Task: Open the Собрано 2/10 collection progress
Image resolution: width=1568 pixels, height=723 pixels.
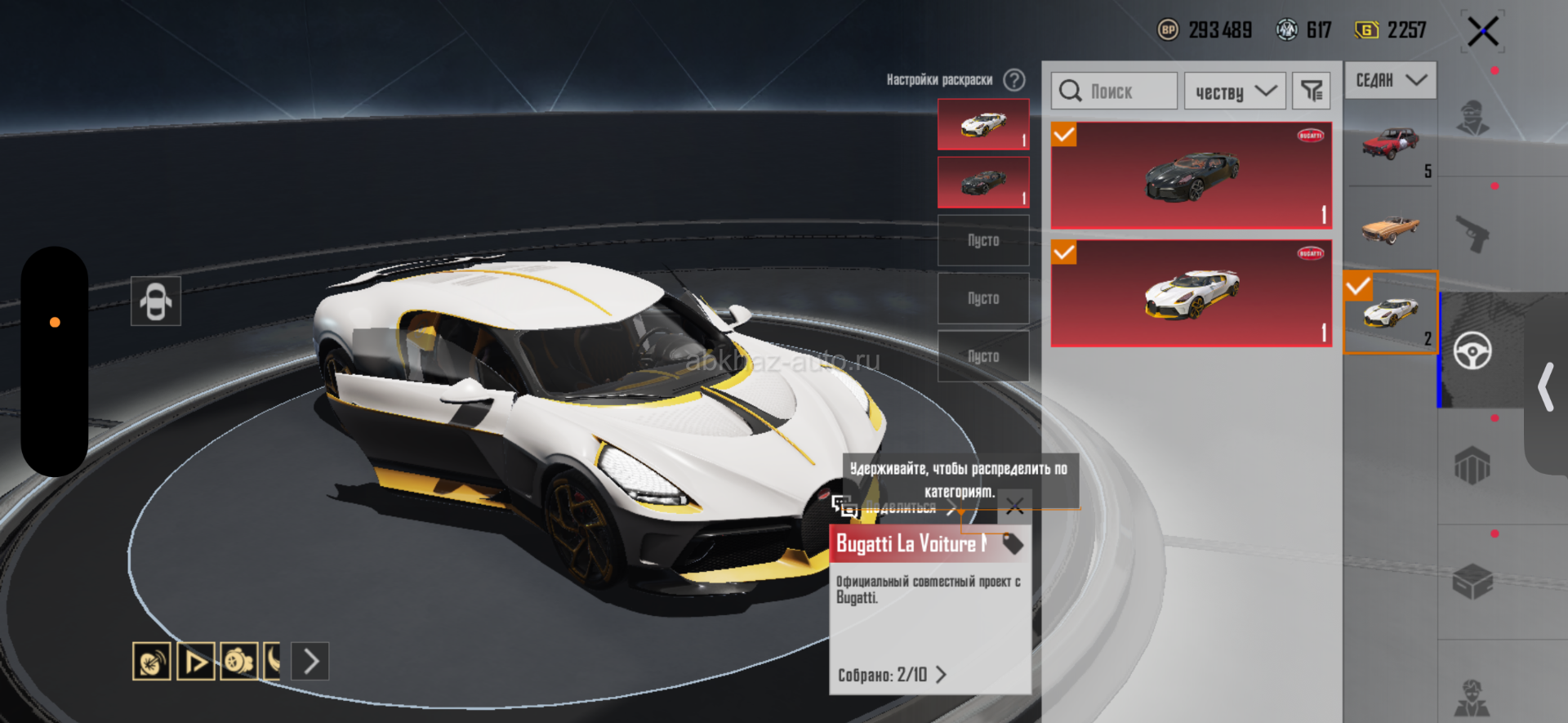Action: (x=892, y=675)
